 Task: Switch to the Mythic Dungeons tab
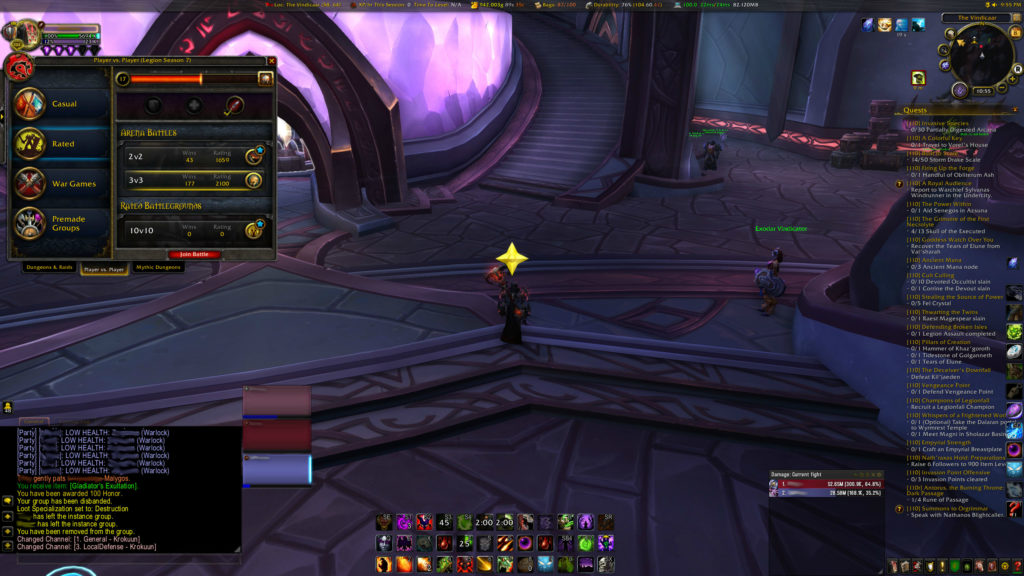click(x=159, y=268)
